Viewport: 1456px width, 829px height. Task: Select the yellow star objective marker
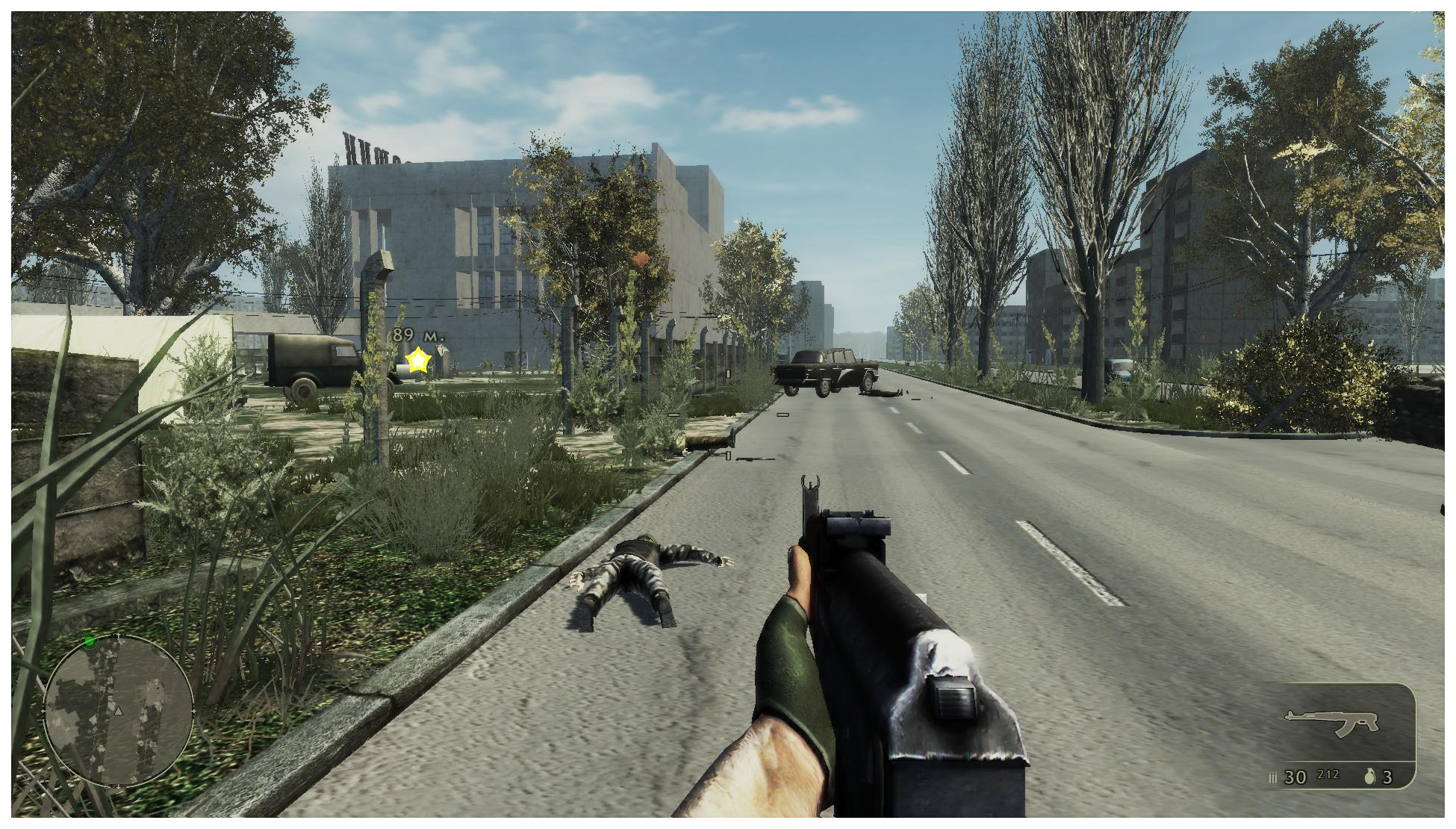418,361
